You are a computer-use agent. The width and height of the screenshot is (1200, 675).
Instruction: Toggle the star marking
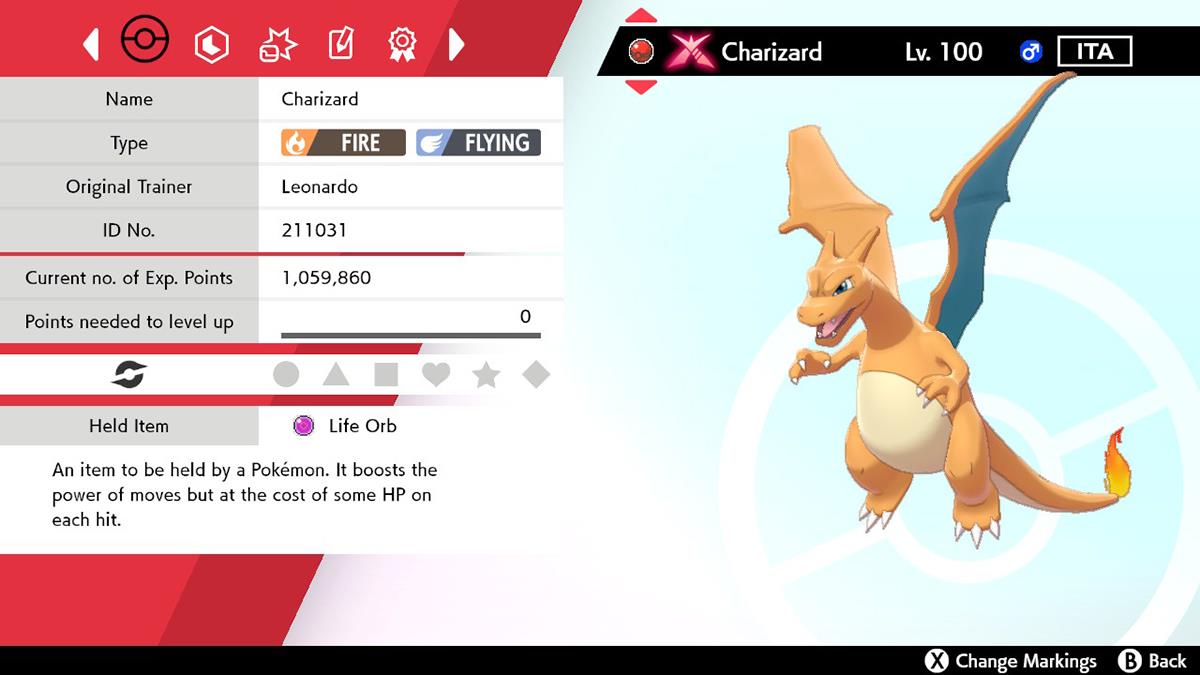point(486,375)
